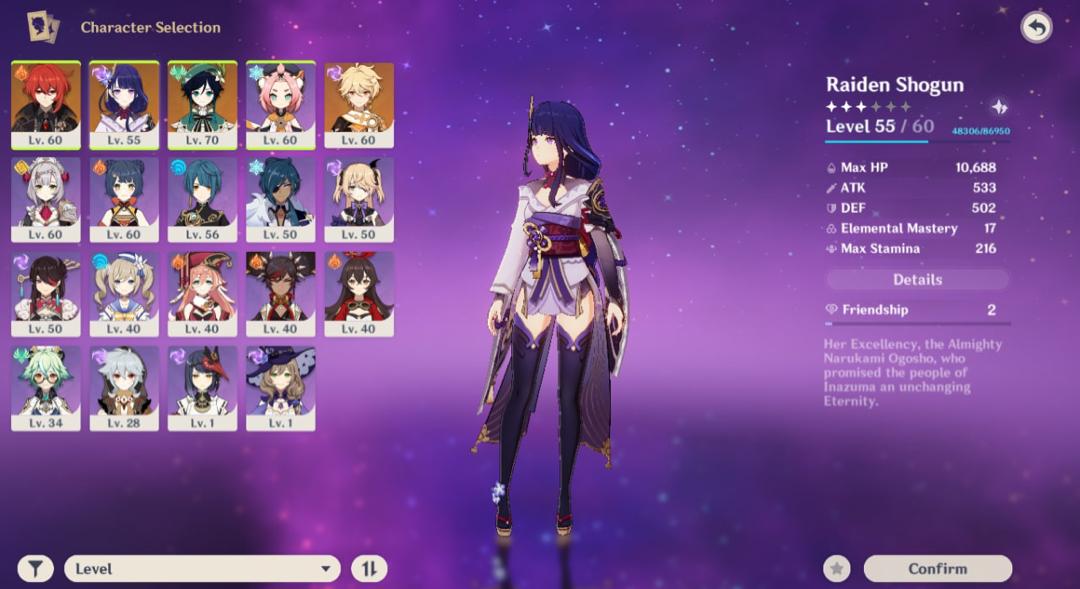
Task: Select Razor at level 28
Action: (x=124, y=388)
